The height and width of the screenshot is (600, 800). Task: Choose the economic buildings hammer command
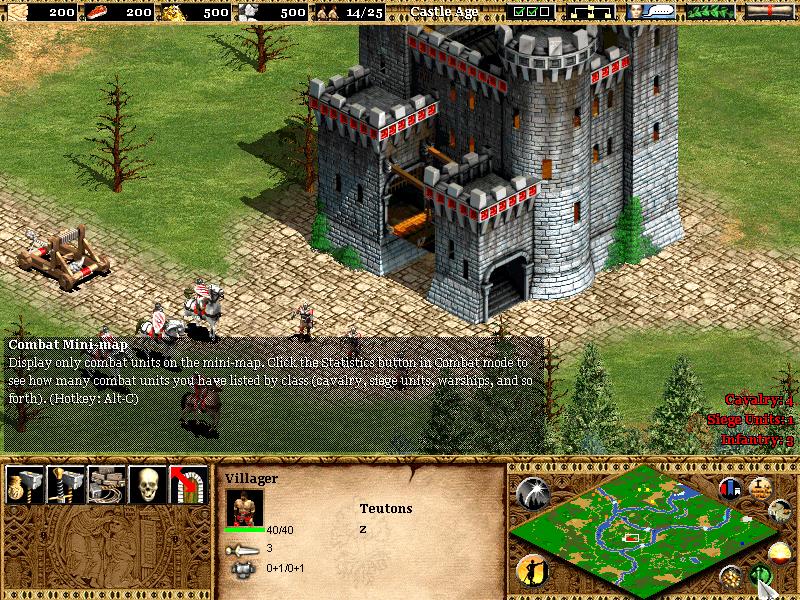point(22,484)
